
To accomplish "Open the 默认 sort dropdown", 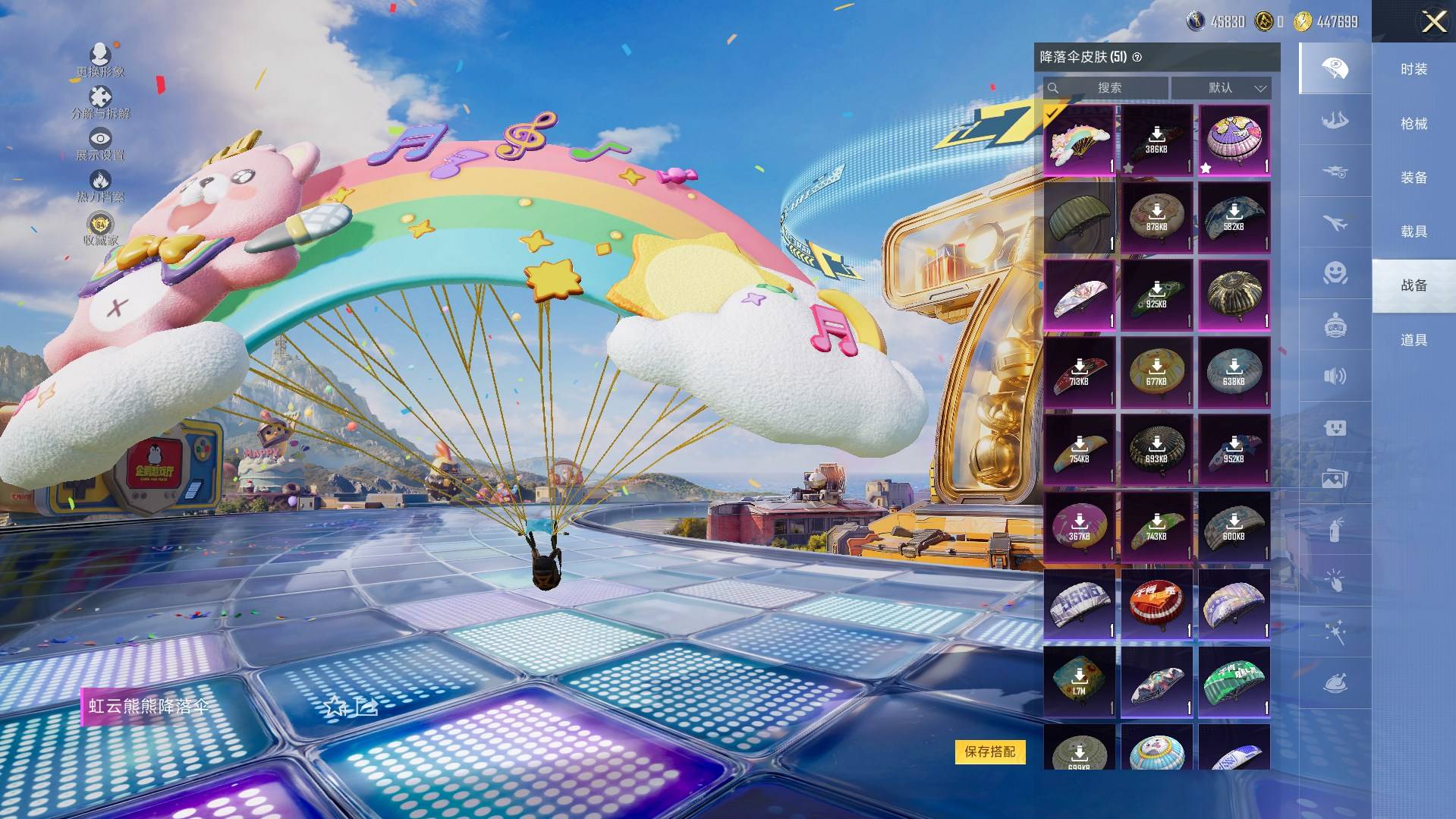I will (x=1222, y=88).
